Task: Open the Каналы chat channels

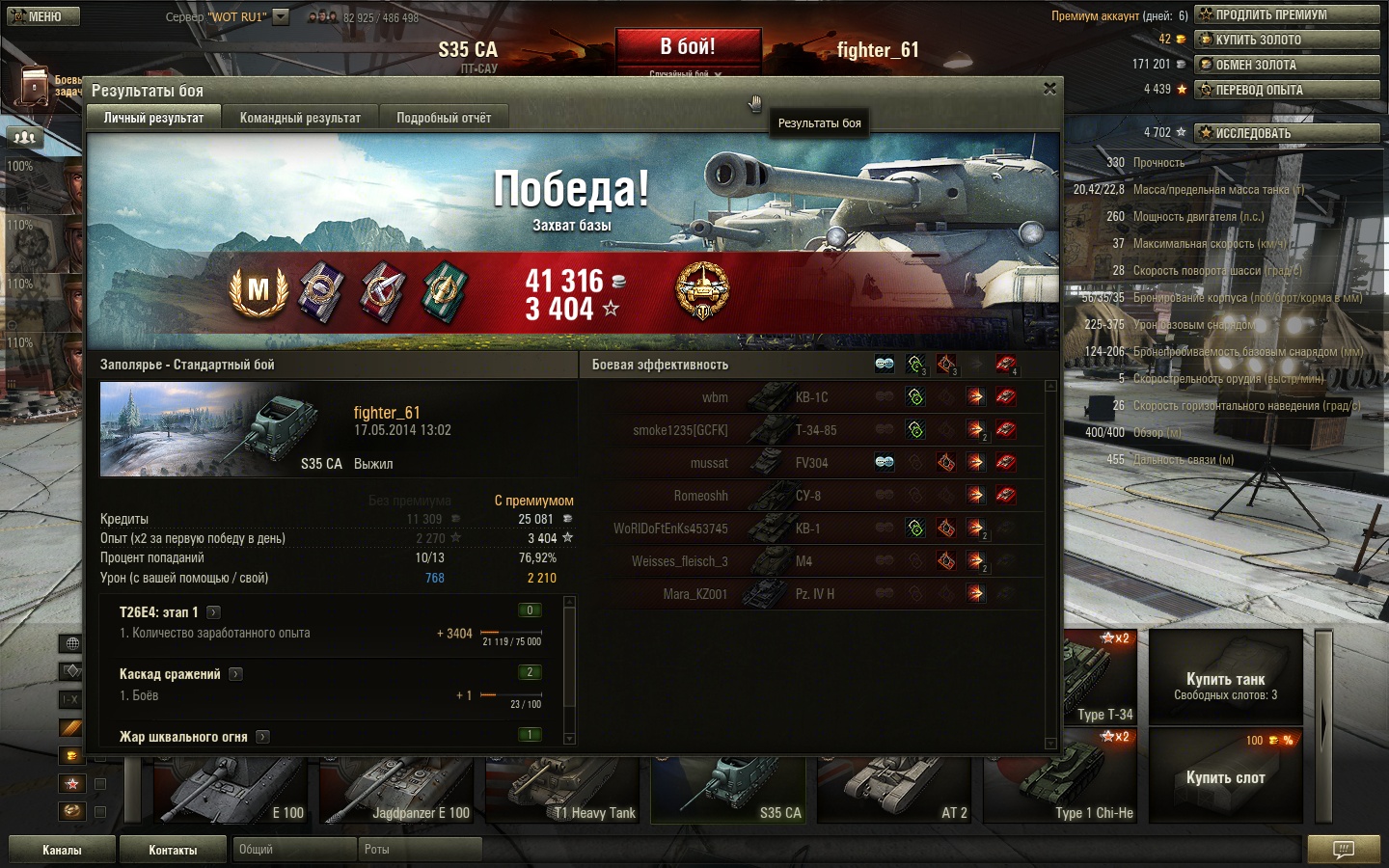Action: [62, 850]
